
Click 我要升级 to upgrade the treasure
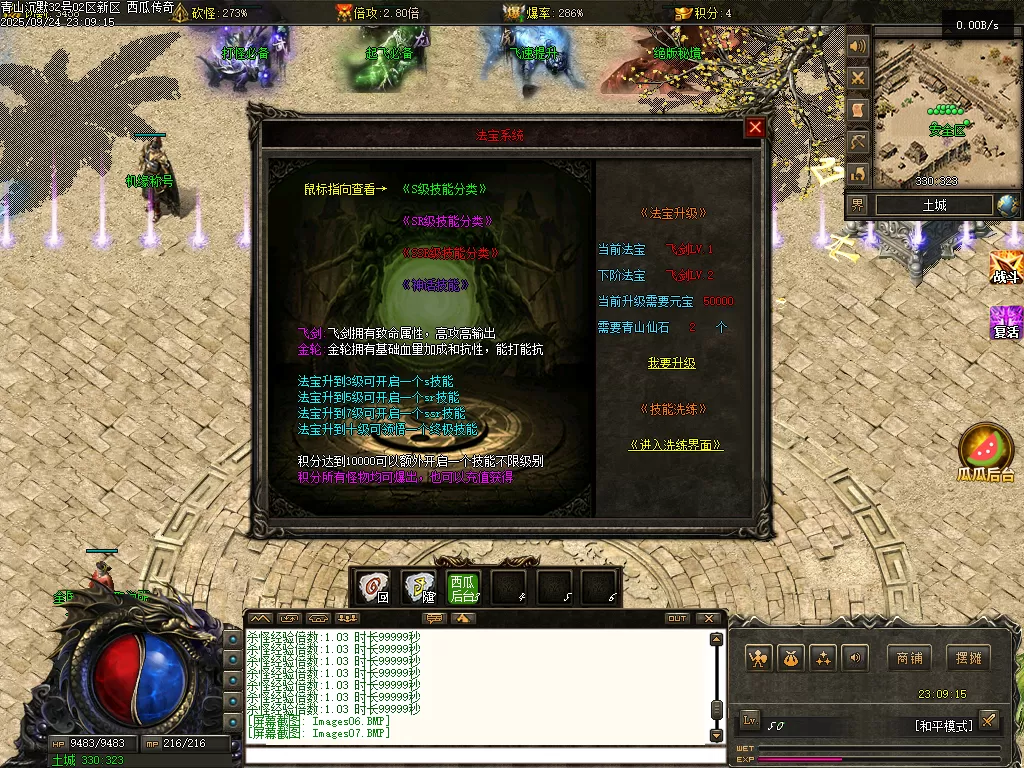click(x=671, y=363)
